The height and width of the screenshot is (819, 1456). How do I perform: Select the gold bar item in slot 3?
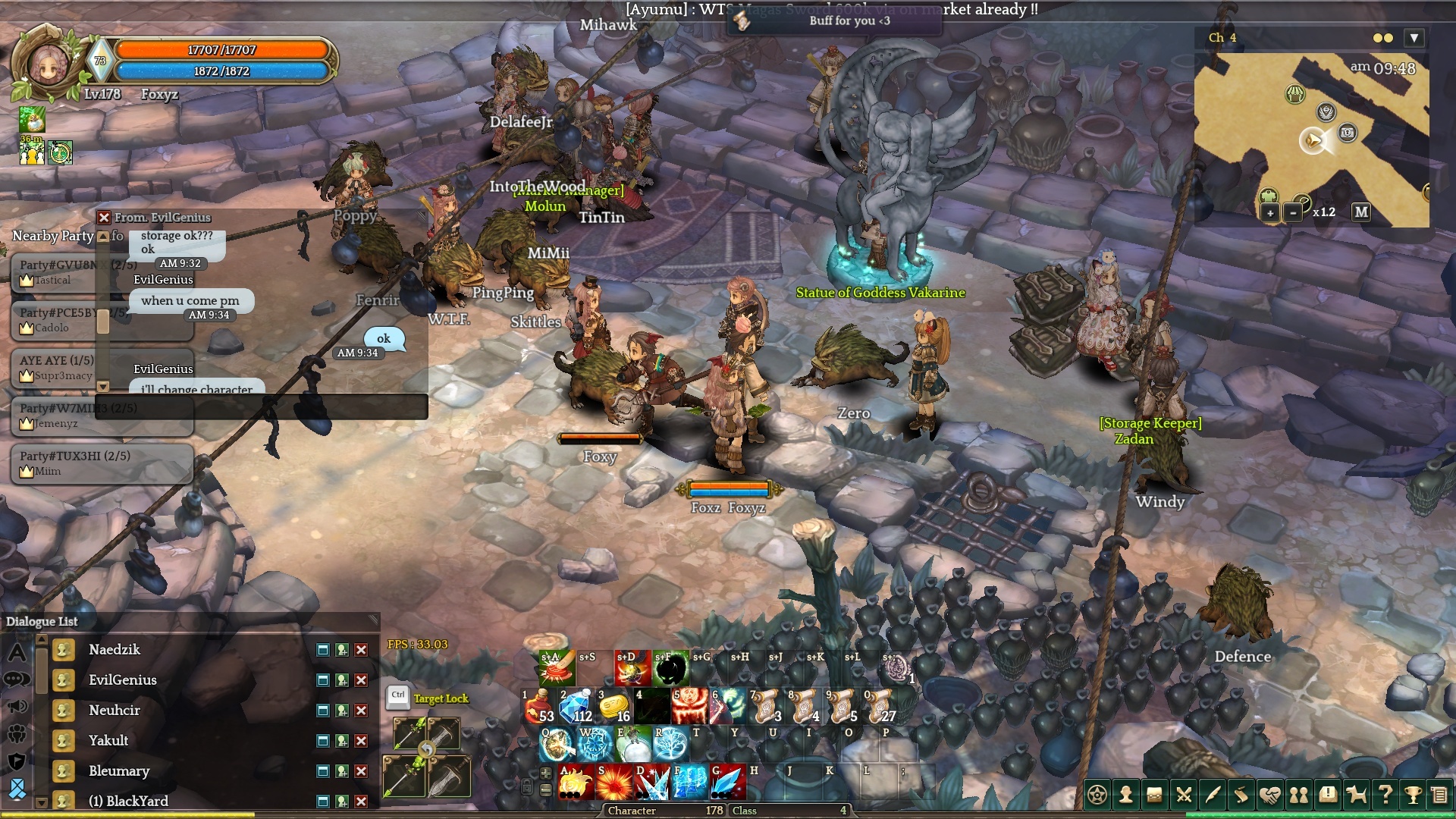pyautogui.click(x=615, y=707)
